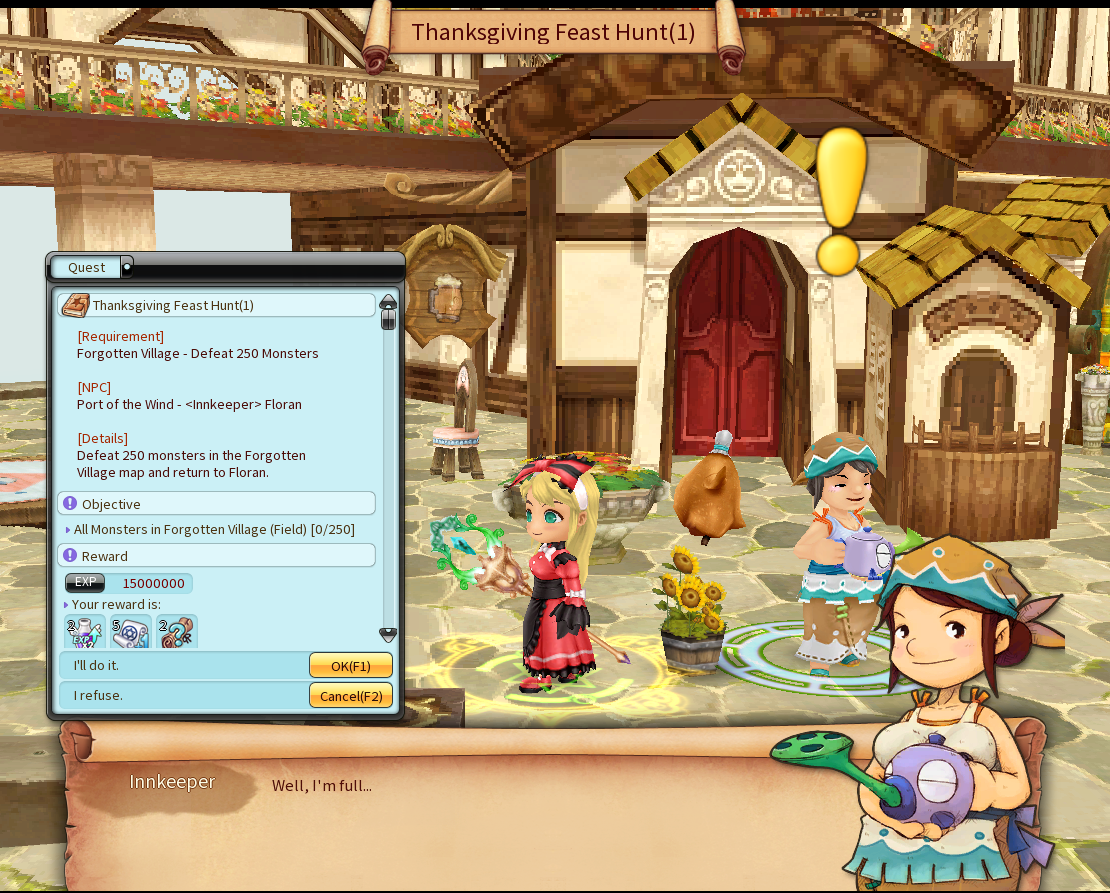Click the Thanksgiving Feast Hunt(1) quest title row
Screen dimensions: 1110x893
point(216,305)
